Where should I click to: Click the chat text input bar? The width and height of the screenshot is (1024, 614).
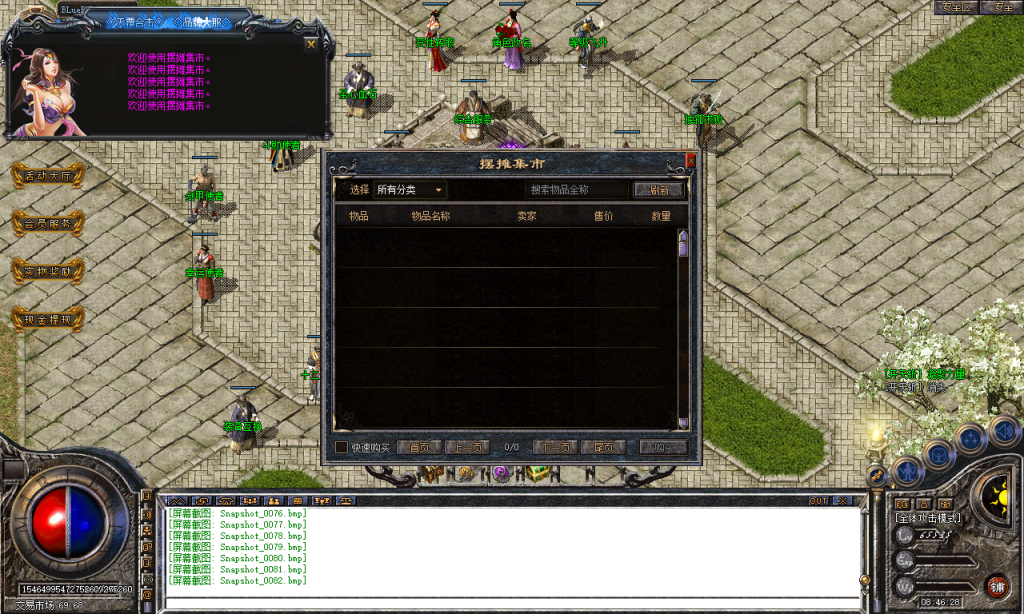click(510, 602)
